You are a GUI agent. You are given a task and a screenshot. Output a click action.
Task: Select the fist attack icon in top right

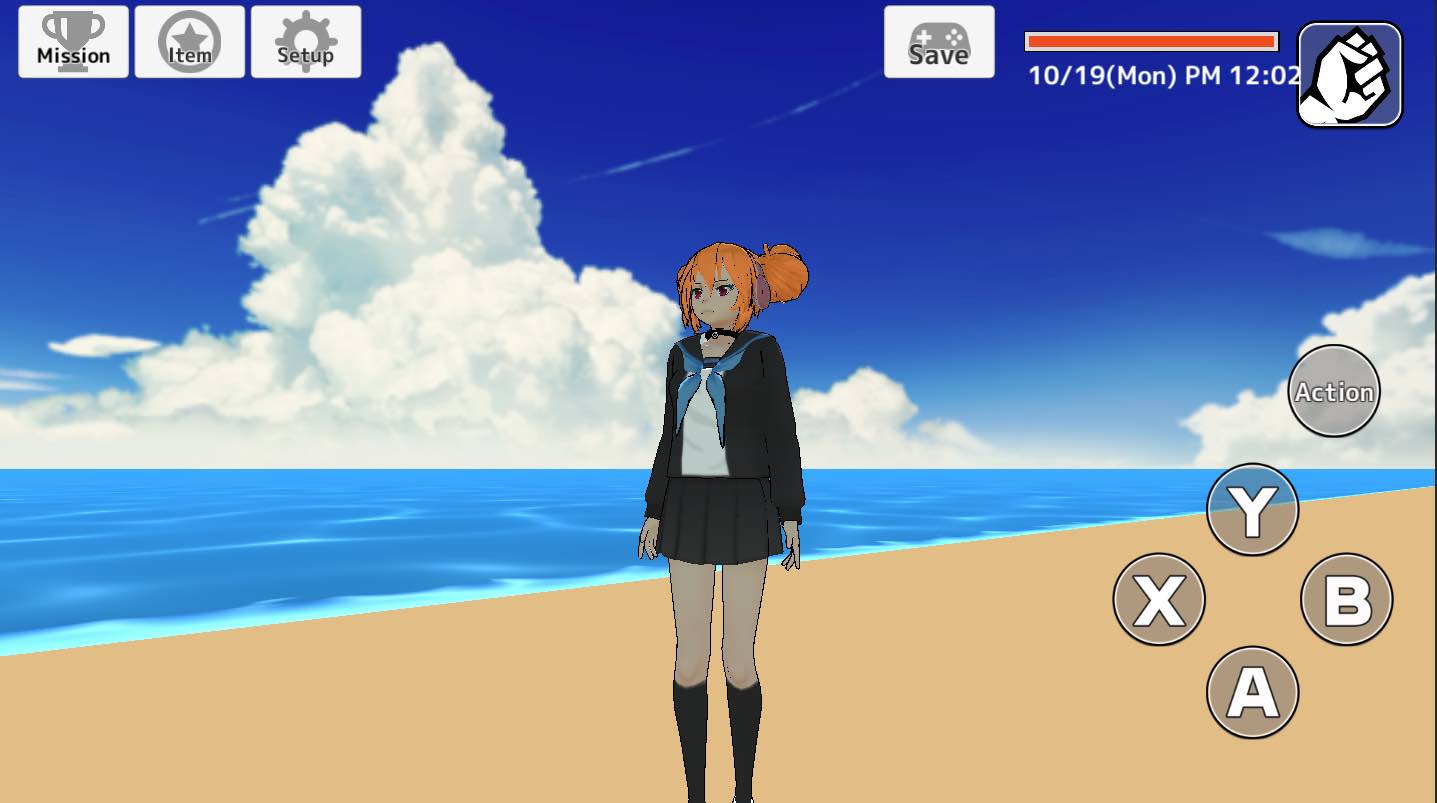tap(1348, 74)
